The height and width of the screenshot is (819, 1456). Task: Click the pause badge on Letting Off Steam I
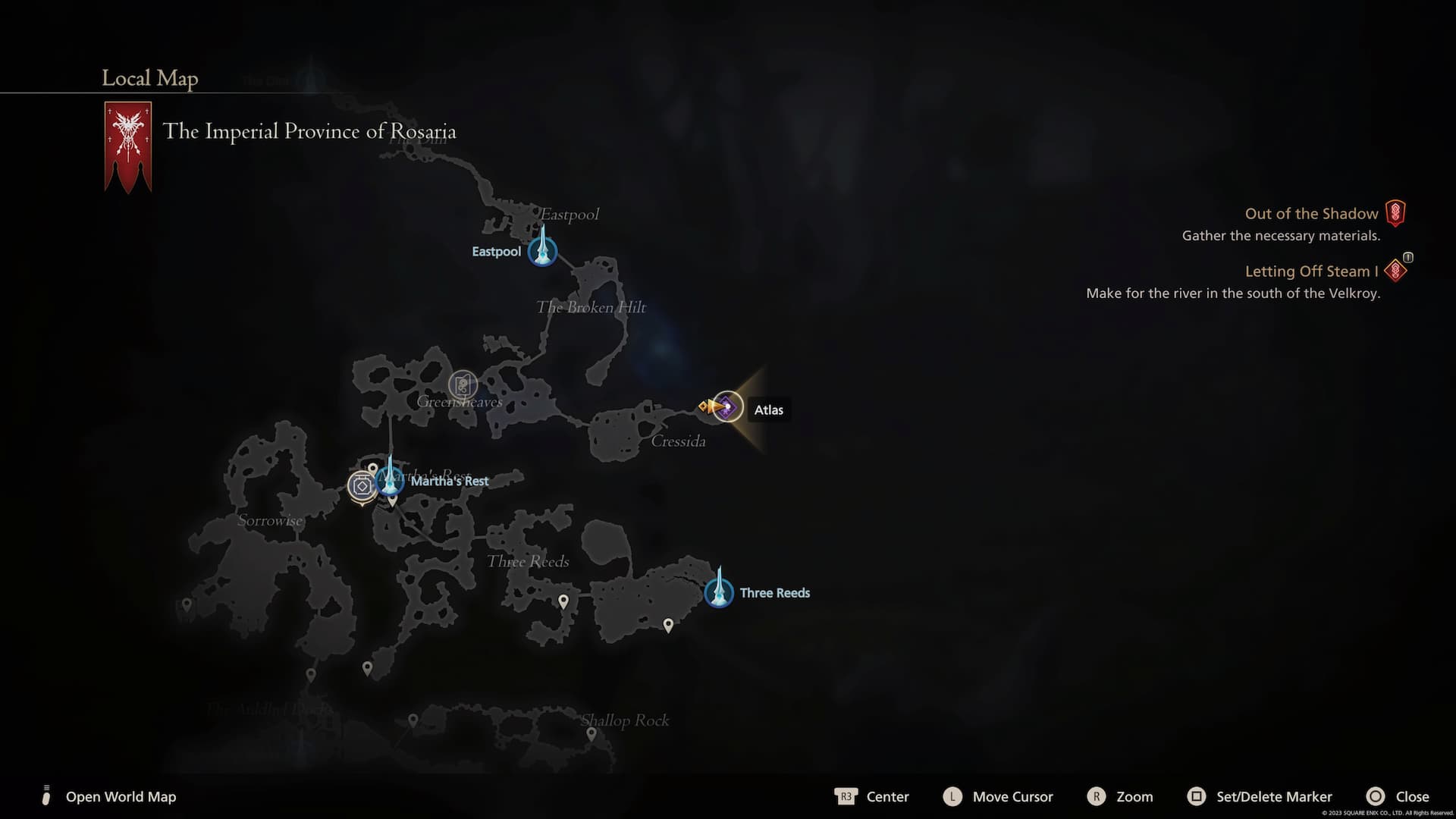pyautogui.click(x=1407, y=259)
